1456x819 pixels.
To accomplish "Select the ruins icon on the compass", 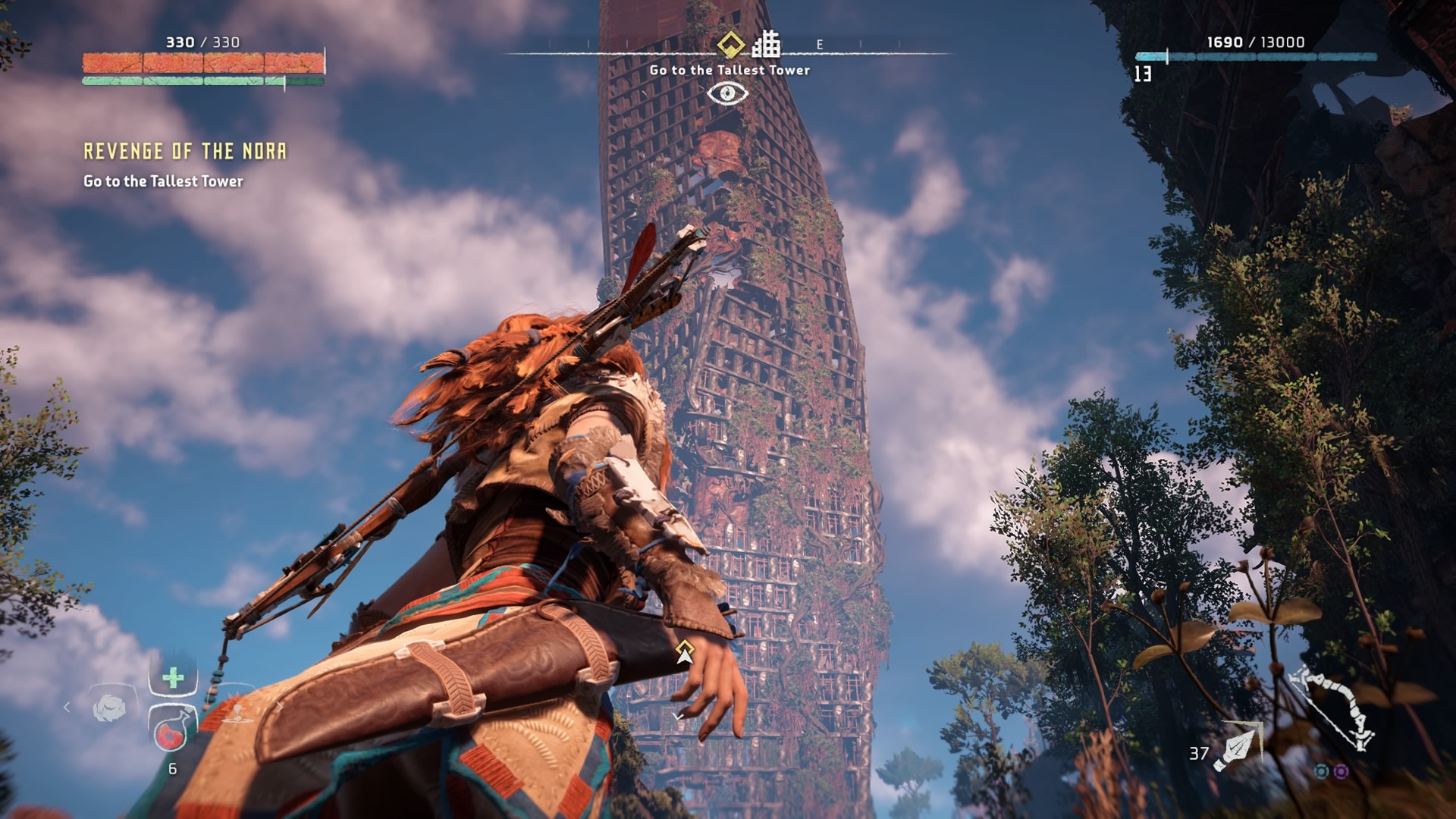I will (766, 45).
